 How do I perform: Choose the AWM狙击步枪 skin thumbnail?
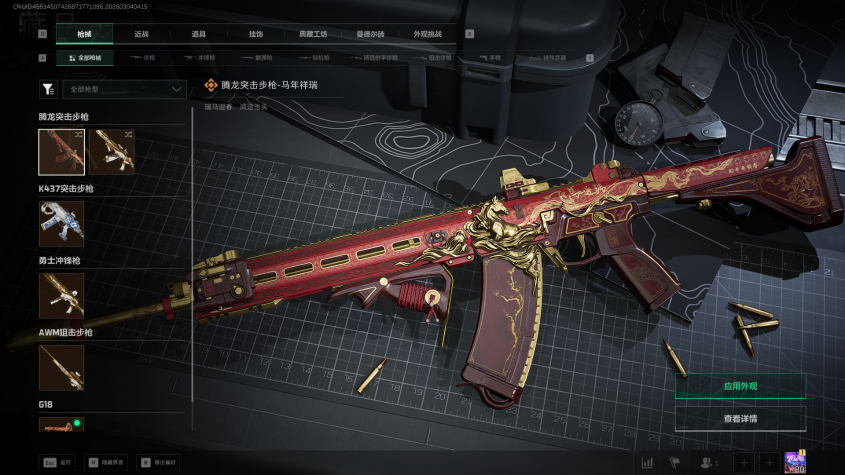click(62, 367)
